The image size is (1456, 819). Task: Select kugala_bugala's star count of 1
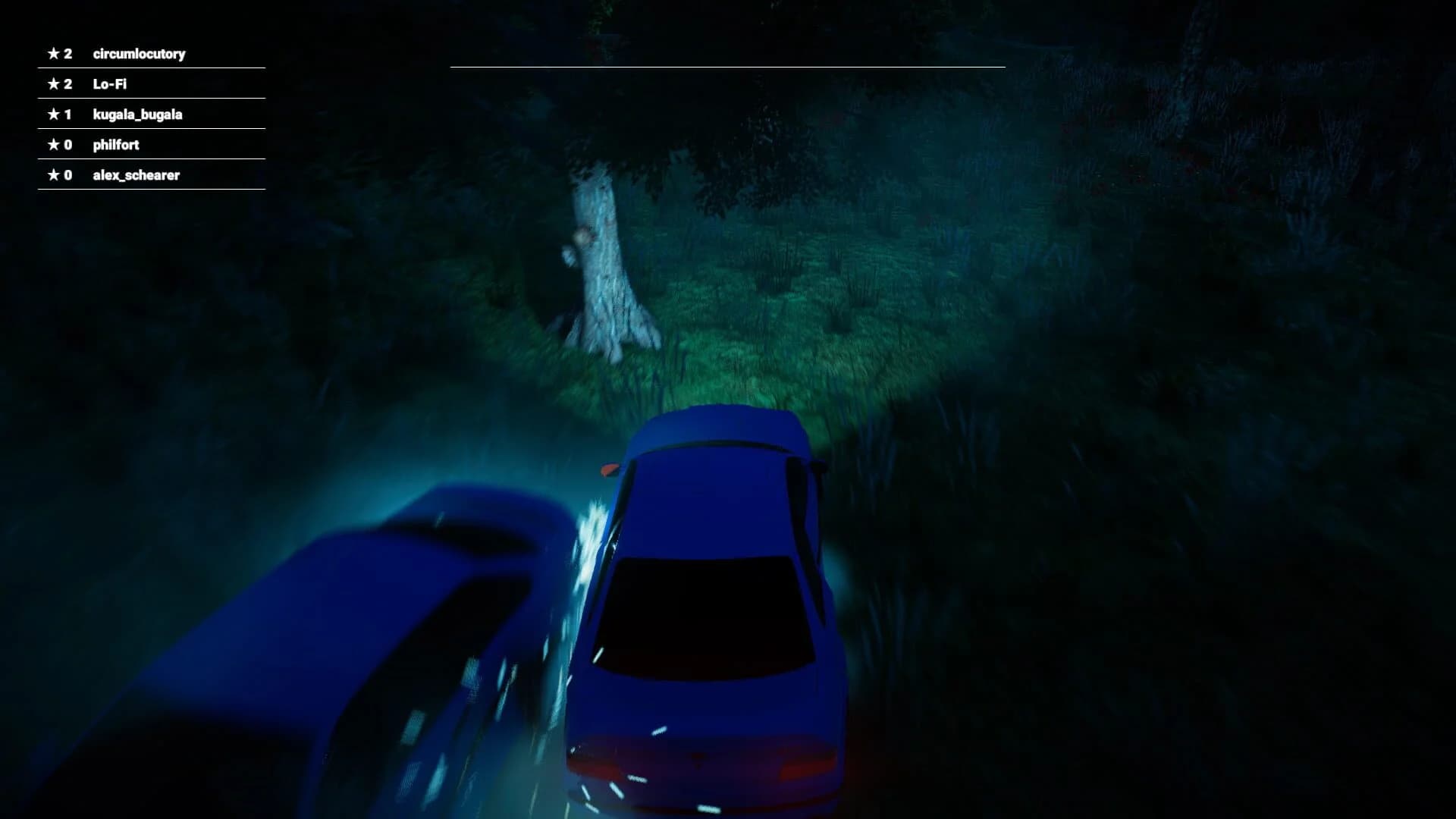(x=69, y=115)
